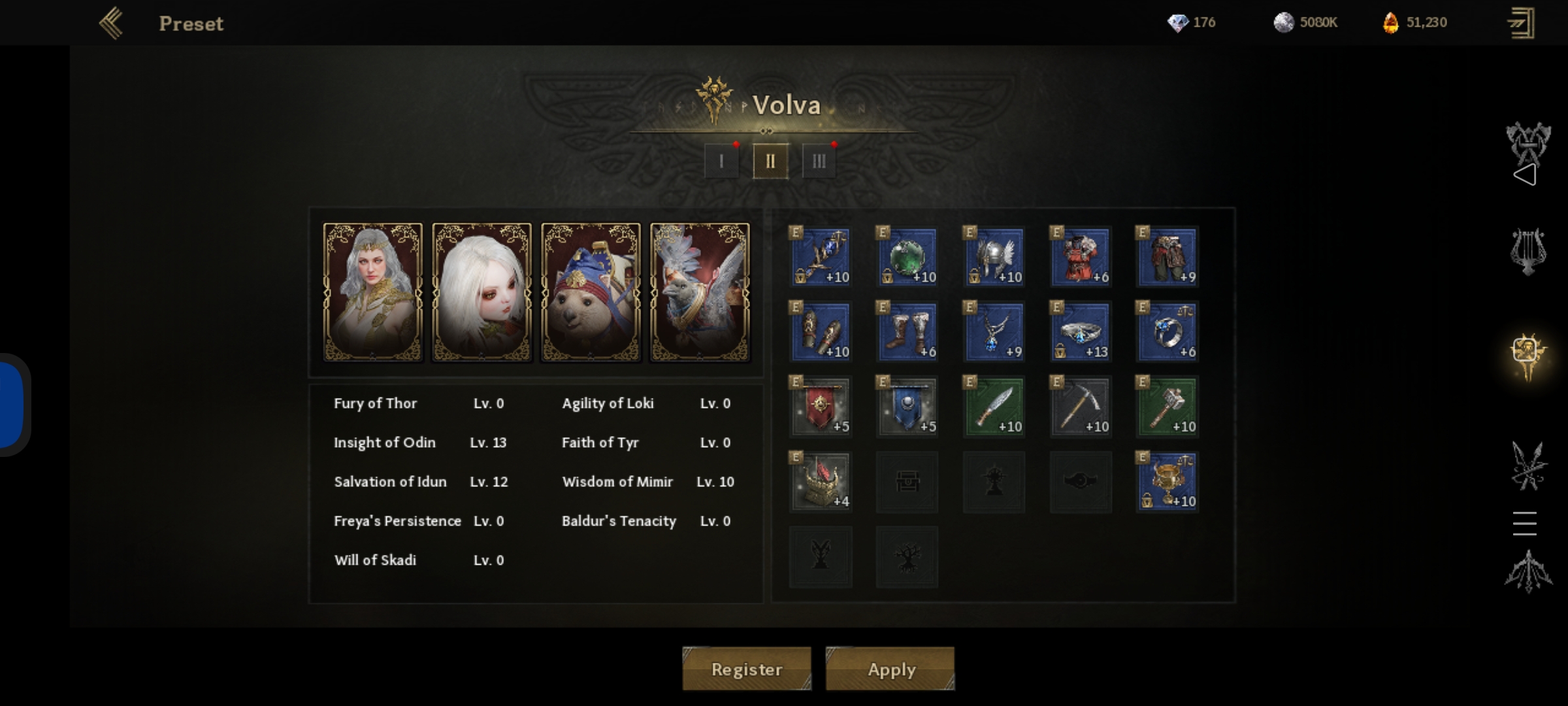Choose the white-haired doll card
Image resolution: width=1568 pixels, height=706 pixels.
tap(482, 292)
